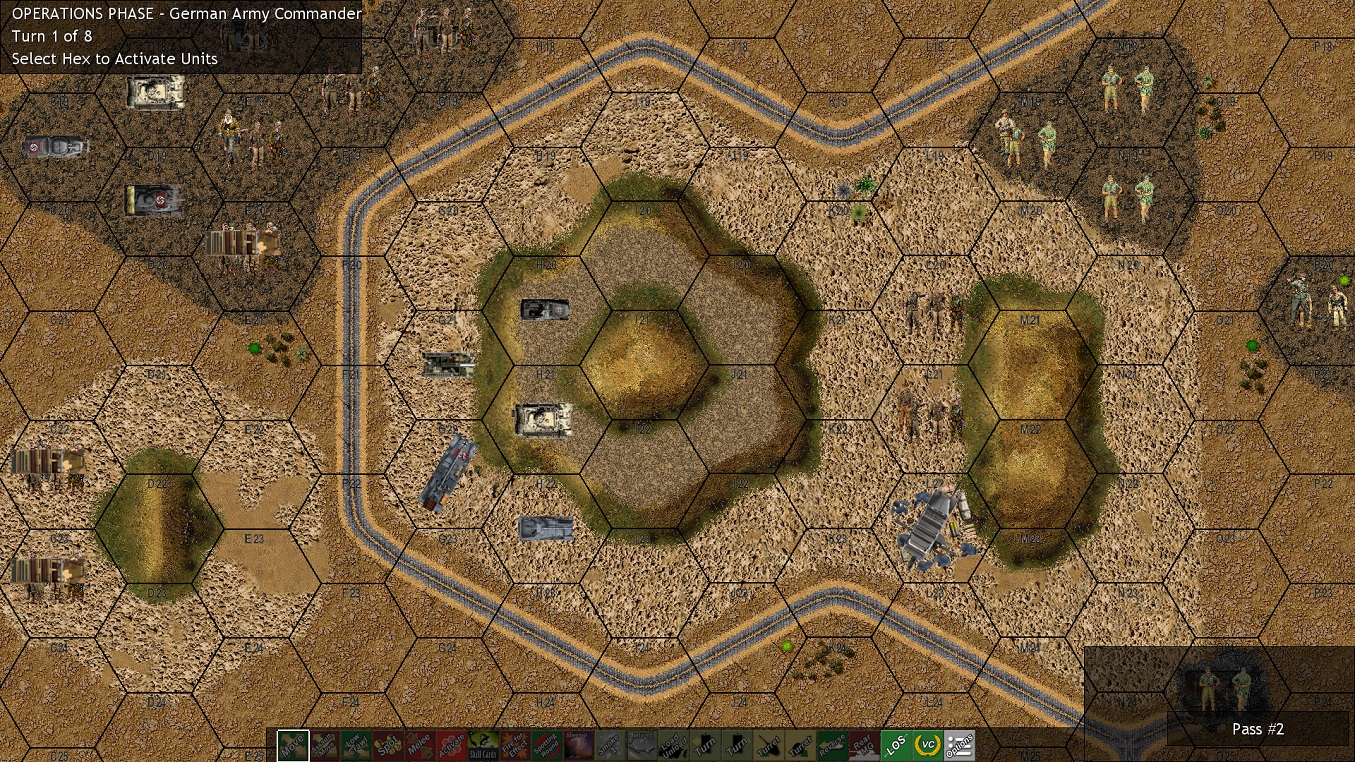Select the Melee attack icon

[417, 745]
